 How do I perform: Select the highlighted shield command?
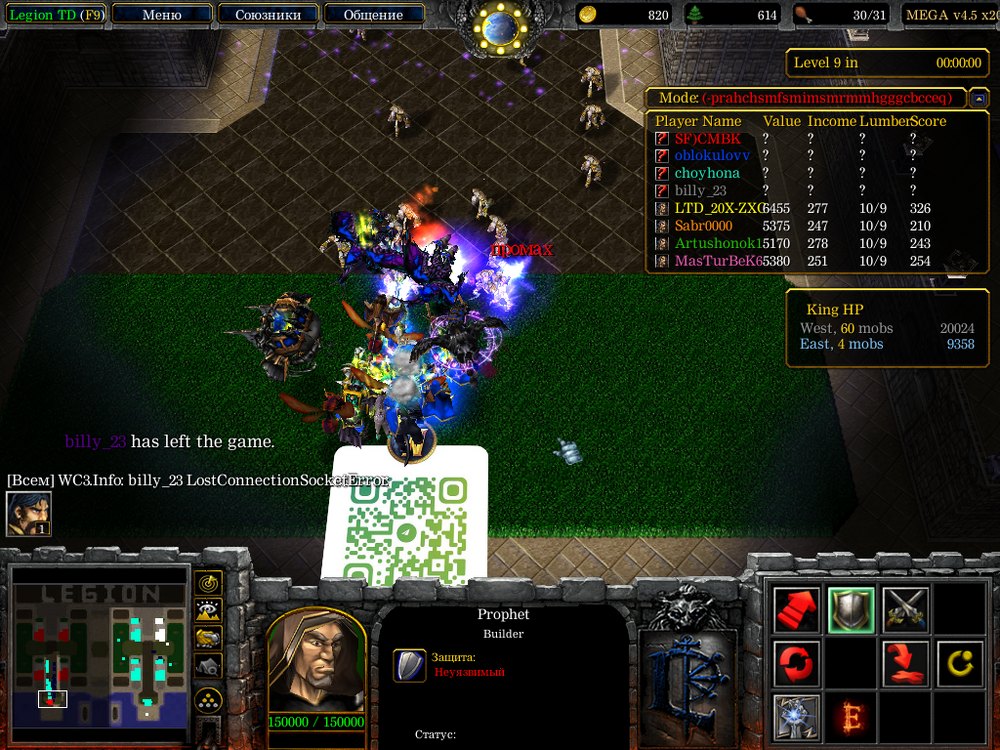852,610
